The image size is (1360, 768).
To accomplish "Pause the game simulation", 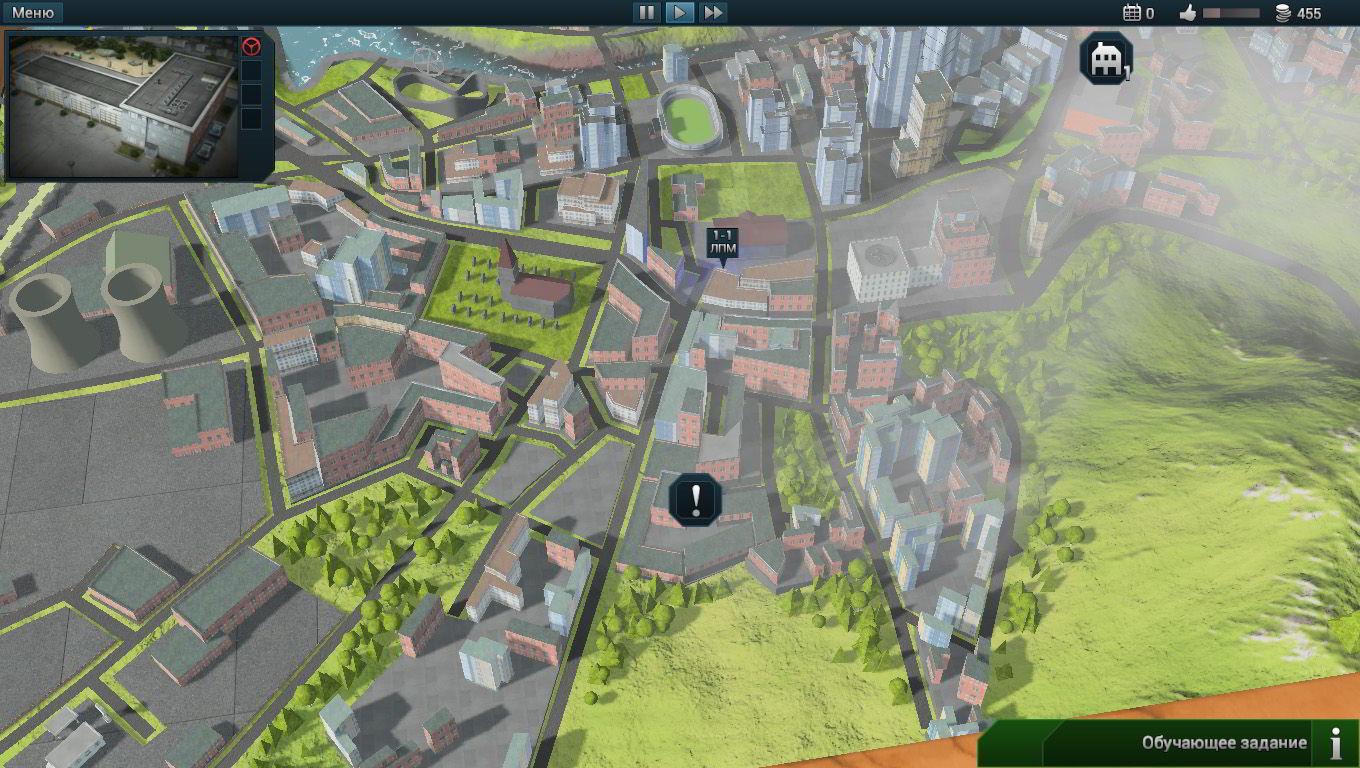I will 646,13.
